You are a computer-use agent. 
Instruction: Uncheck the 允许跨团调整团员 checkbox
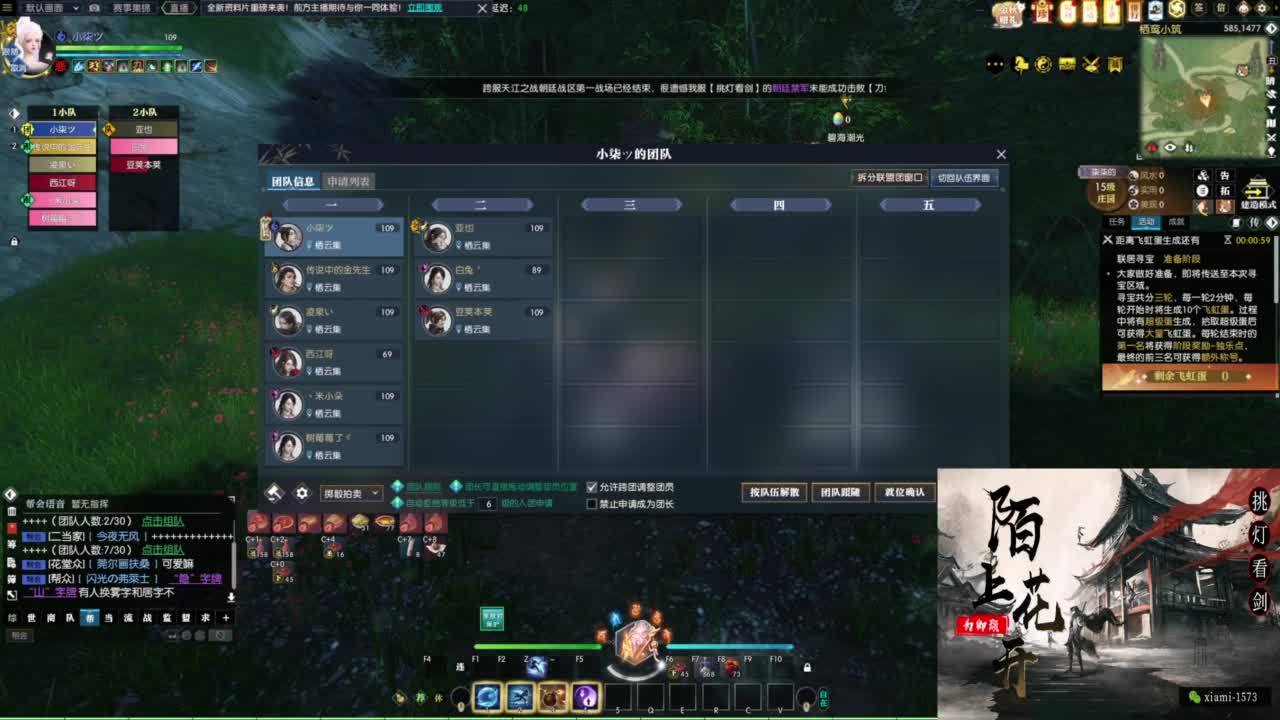[x=593, y=487]
